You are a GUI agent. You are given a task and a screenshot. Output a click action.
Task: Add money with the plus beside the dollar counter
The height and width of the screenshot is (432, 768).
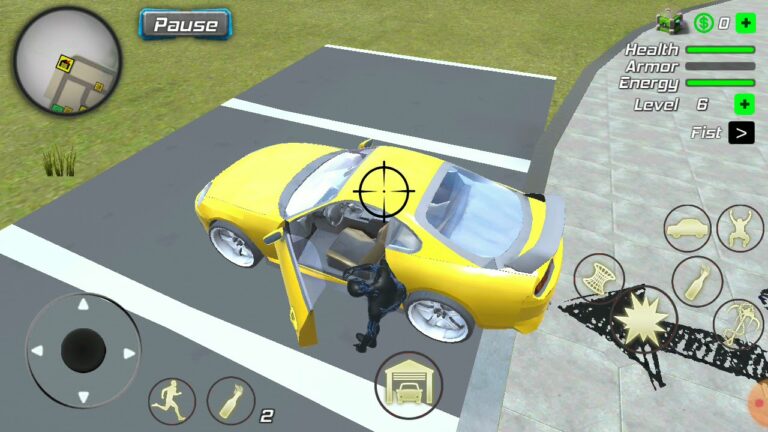[745, 22]
